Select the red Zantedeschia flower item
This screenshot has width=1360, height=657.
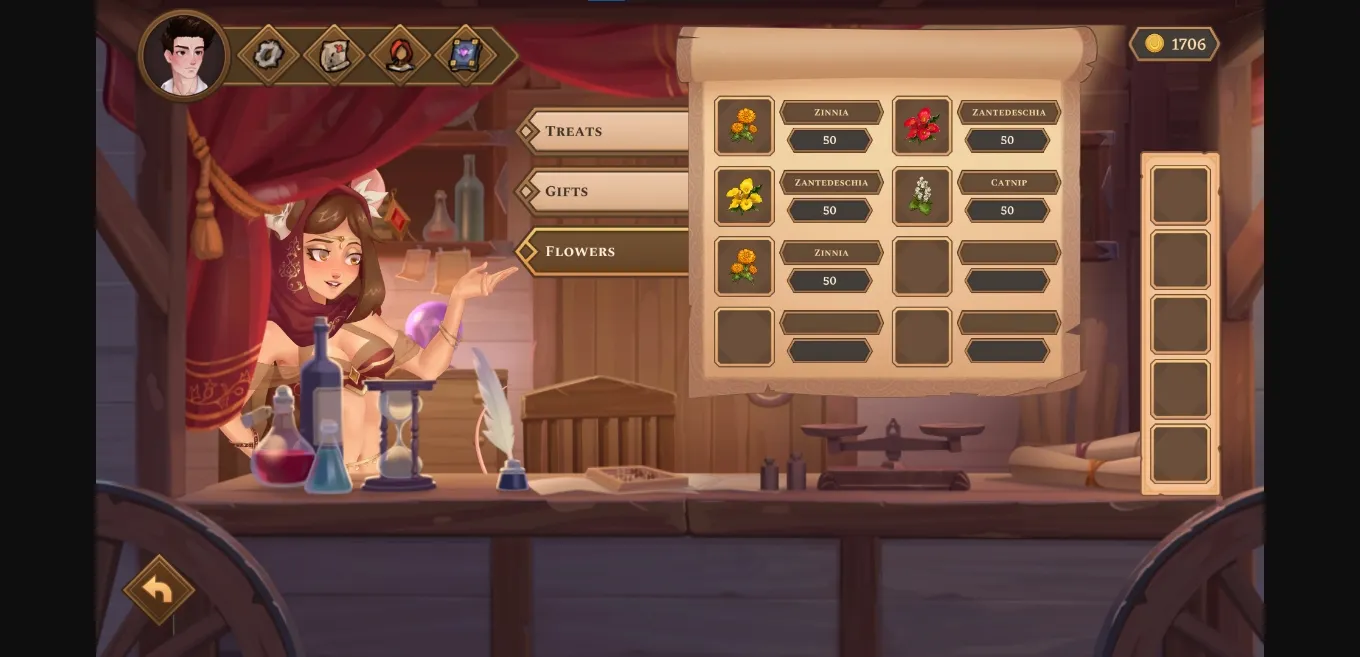tap(921, 126)
